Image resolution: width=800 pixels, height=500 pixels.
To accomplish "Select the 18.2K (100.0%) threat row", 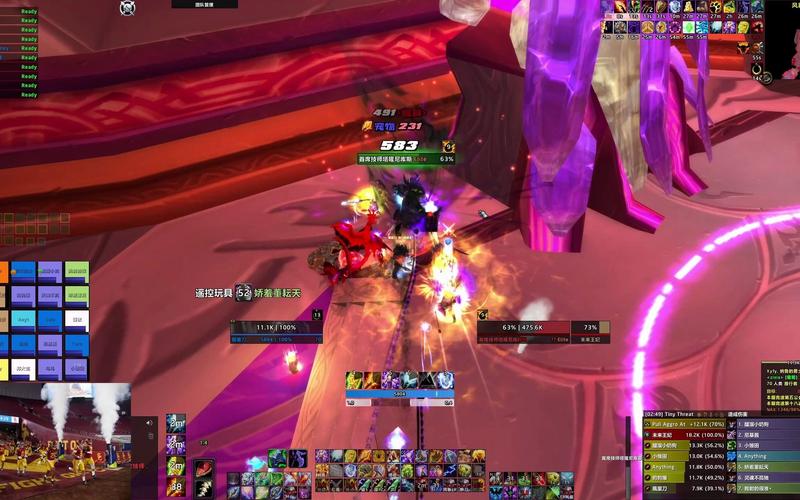I will [x=690, y=435].
